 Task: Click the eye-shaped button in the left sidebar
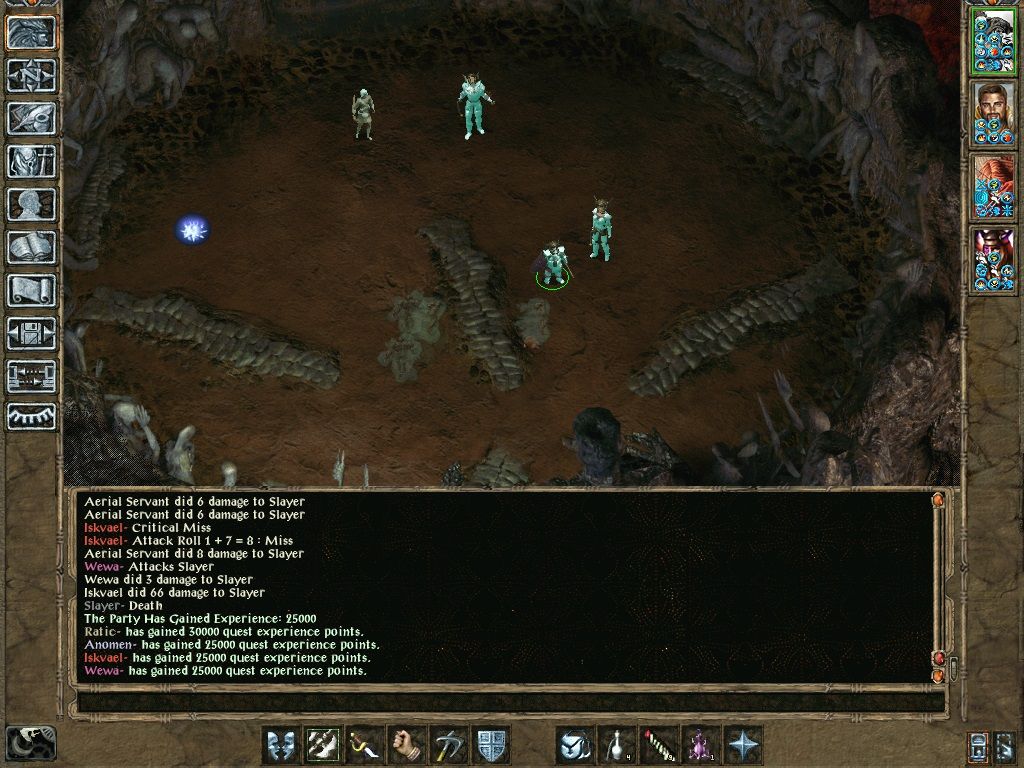[x=32, y=417]
